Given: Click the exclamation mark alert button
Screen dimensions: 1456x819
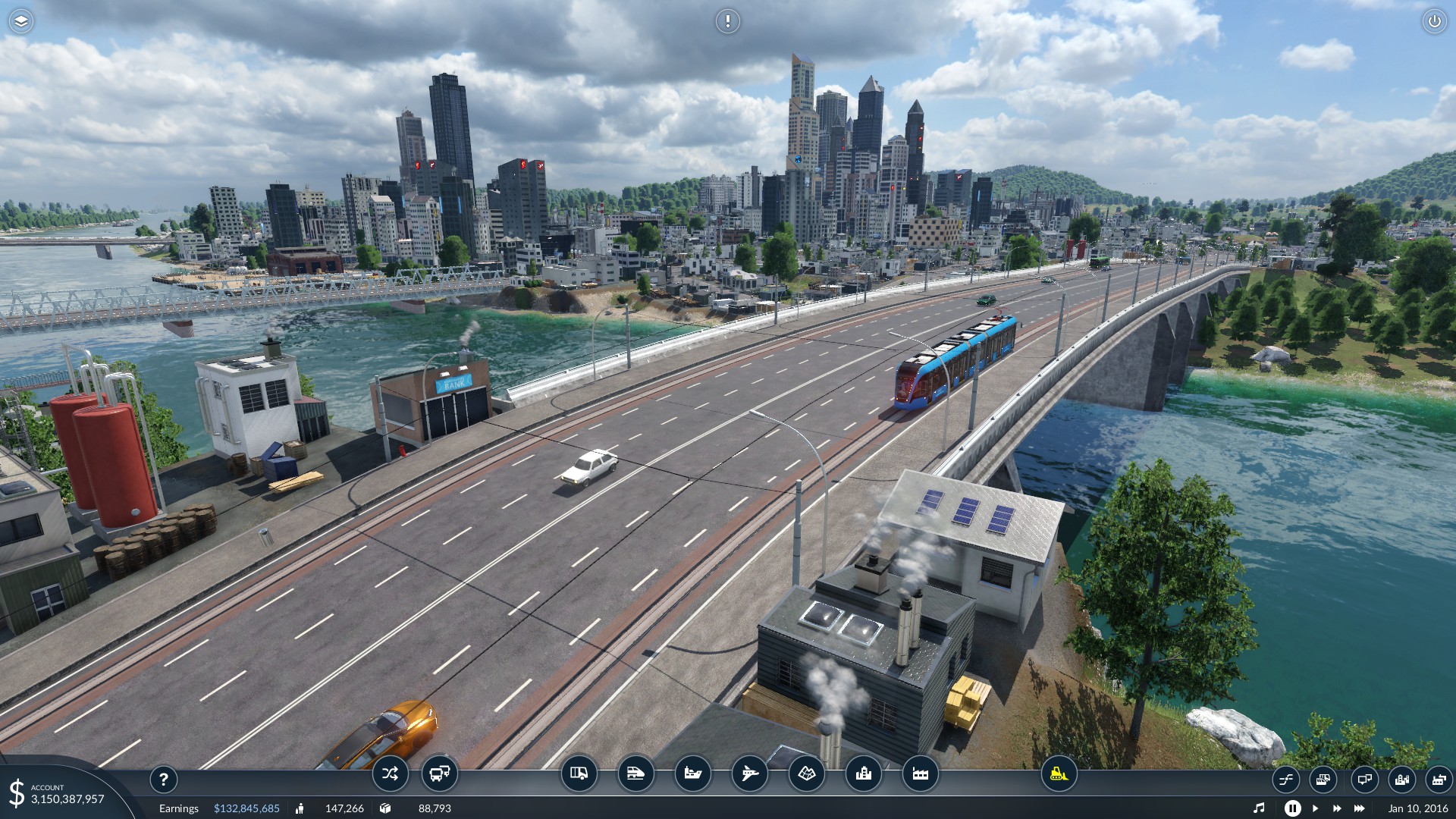Looking at the screenshot, I should click(x=727, y=21).
